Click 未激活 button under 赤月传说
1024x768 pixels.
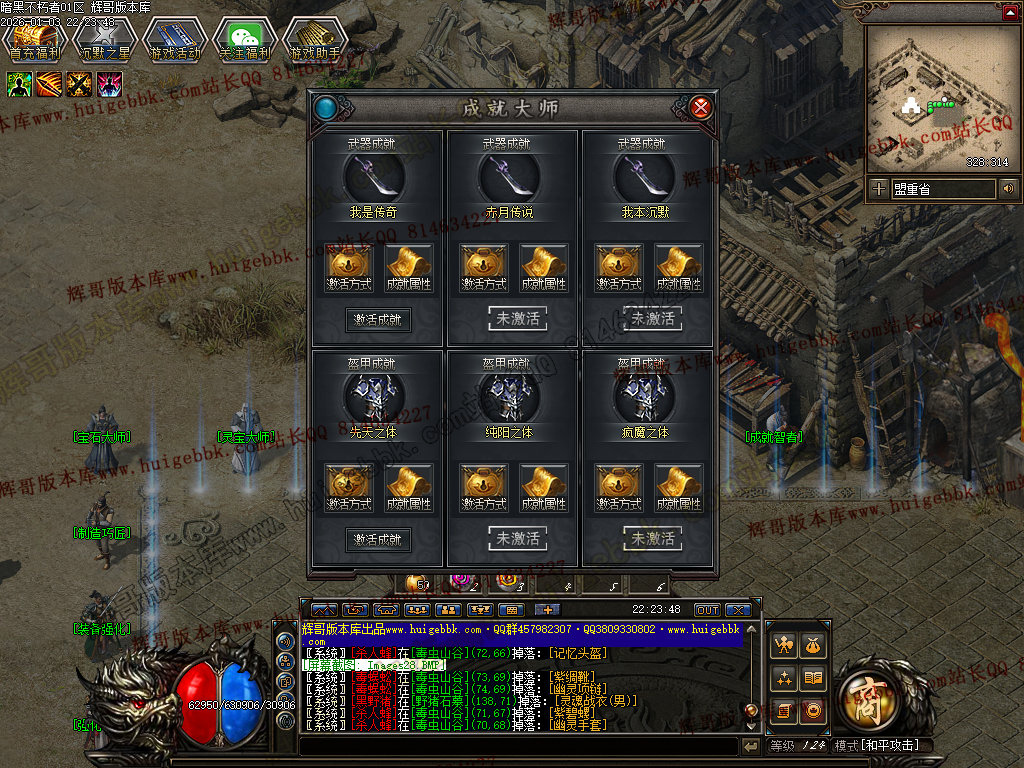517,319
